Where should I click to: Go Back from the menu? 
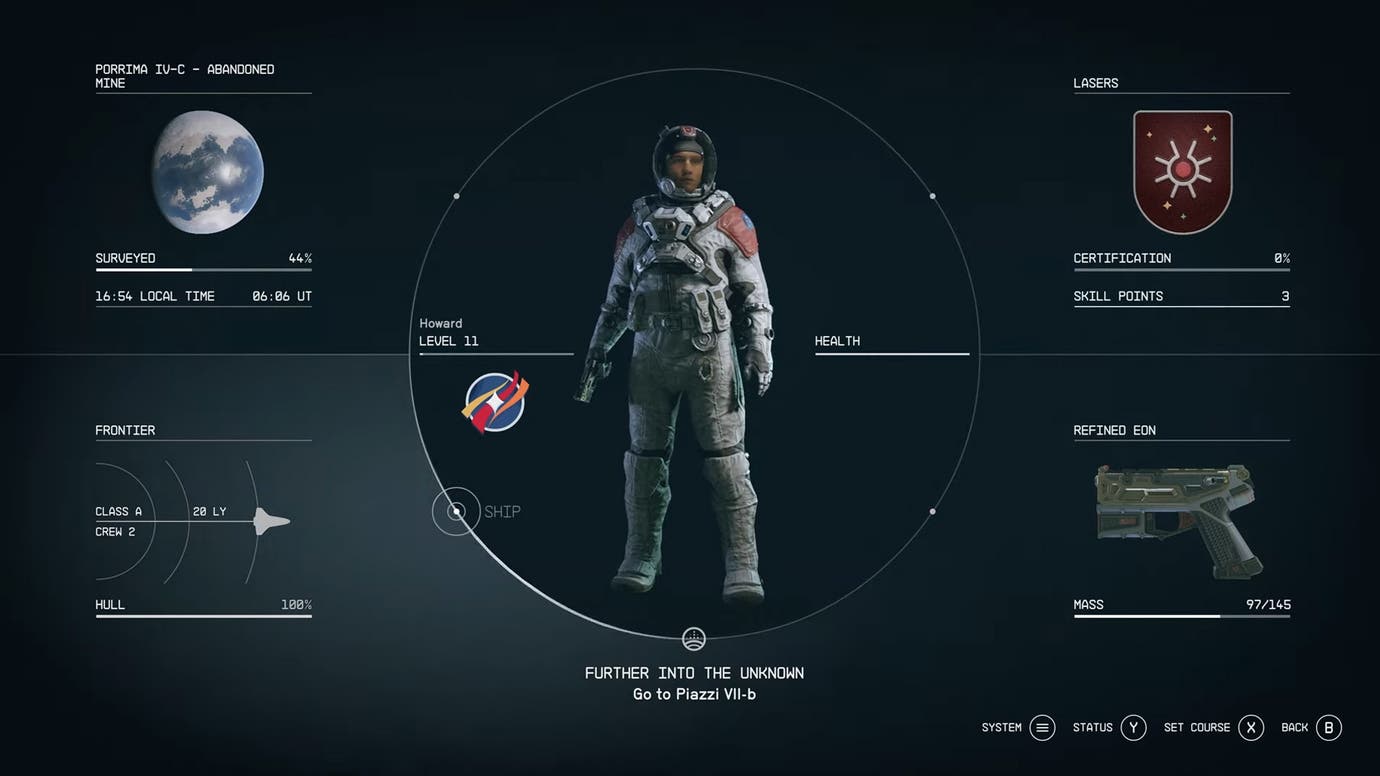1328,728
